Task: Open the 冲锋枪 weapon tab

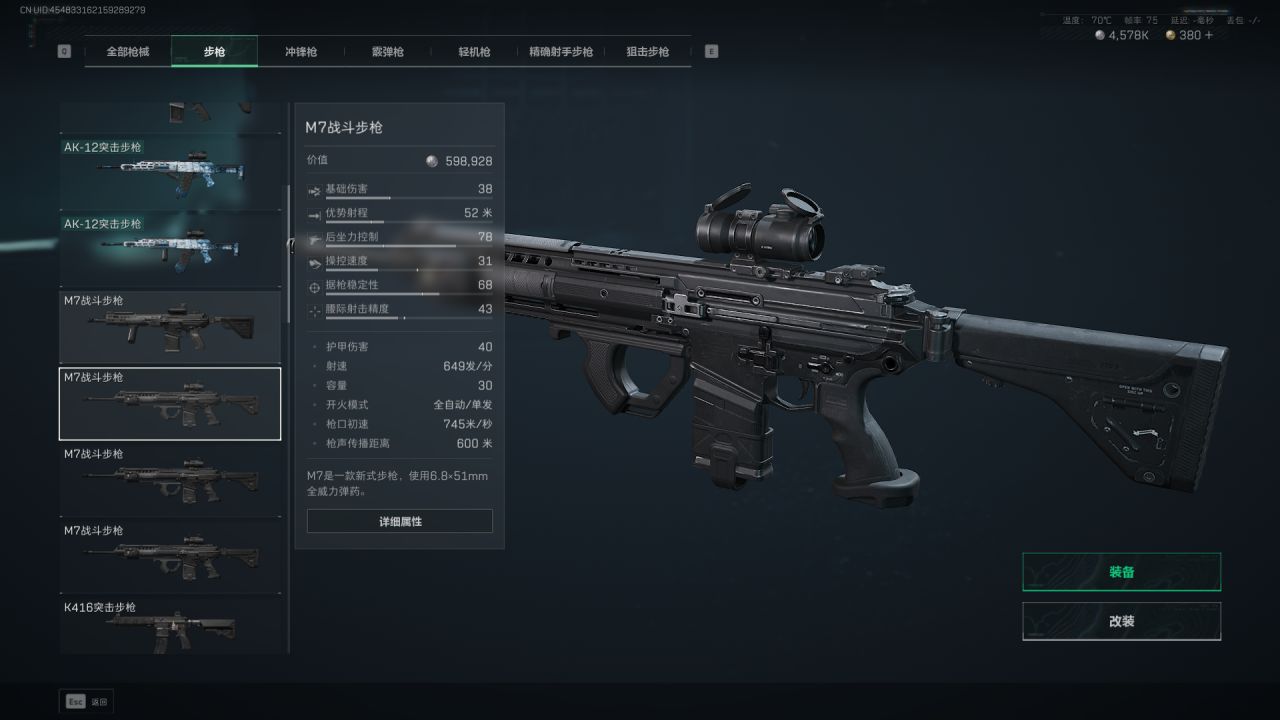Action: (x=300, y=52)
